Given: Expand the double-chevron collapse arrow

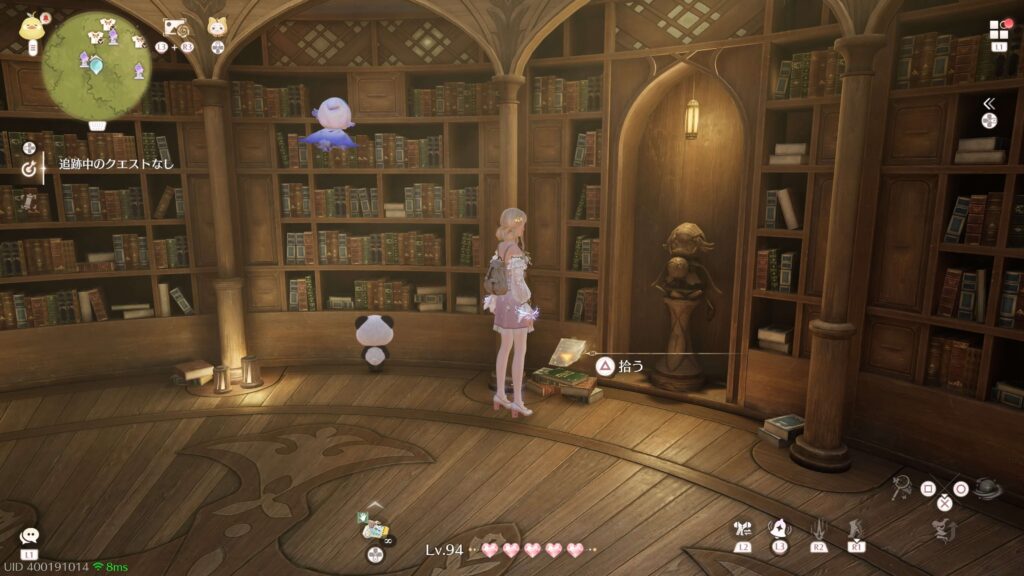Looking at the screenshot, I should point(988,103).
